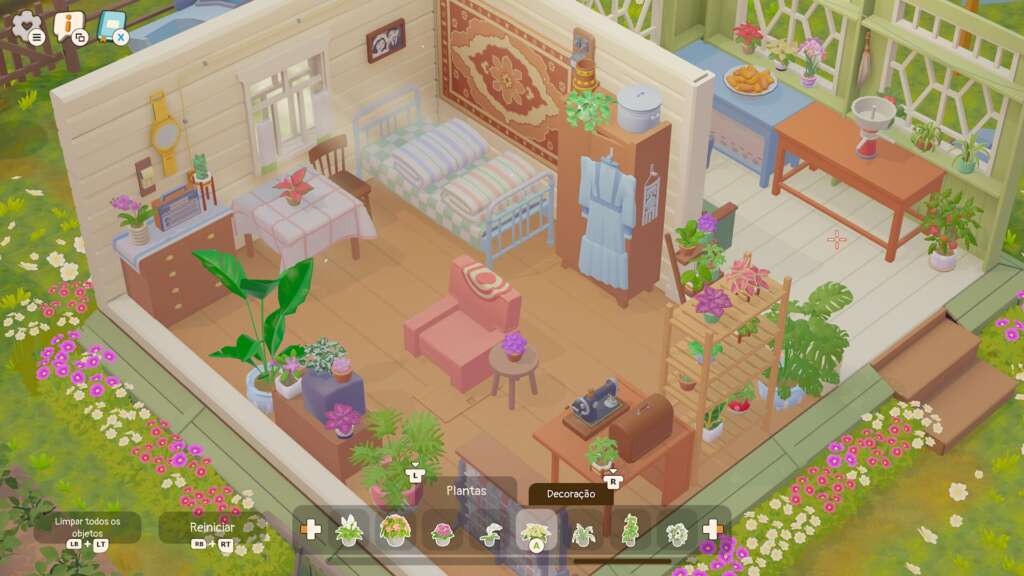
Task: Choose the Reiniciar button
Action: (x=212, y=527)
